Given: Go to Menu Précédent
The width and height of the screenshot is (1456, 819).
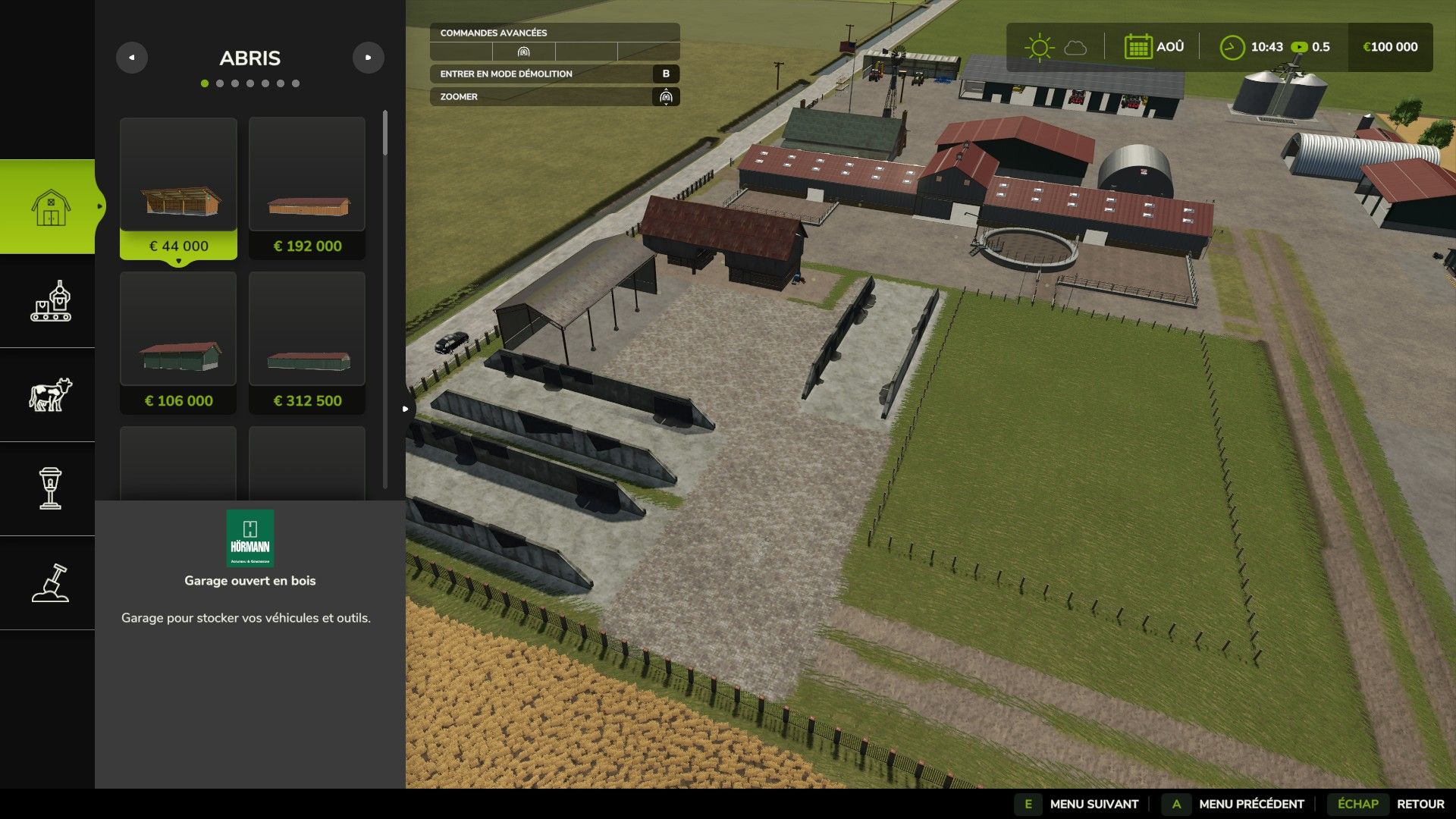Looking at the screenshot, I should [x=1250, y=804].
